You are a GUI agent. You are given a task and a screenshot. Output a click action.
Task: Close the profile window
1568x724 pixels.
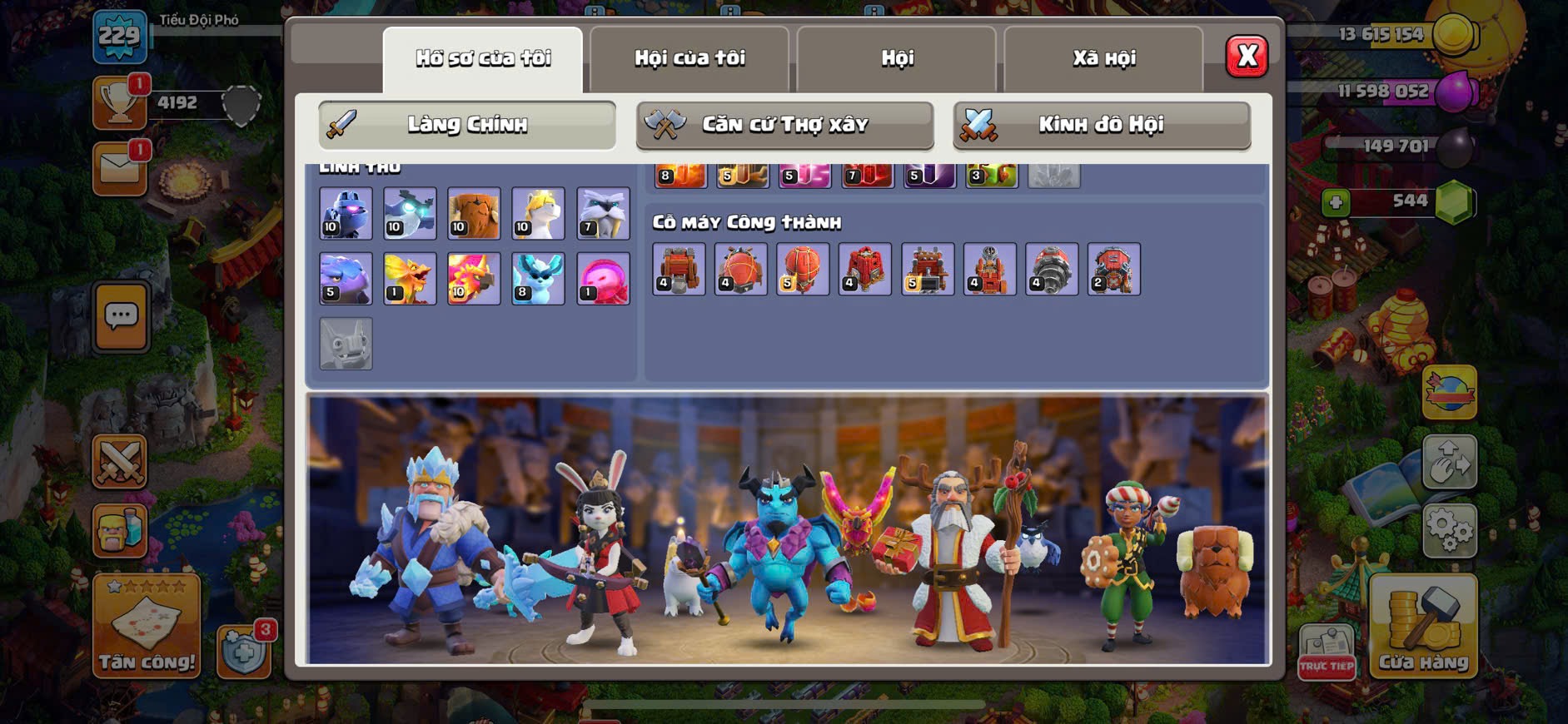pyautogui.click(x=1246, y=57)
